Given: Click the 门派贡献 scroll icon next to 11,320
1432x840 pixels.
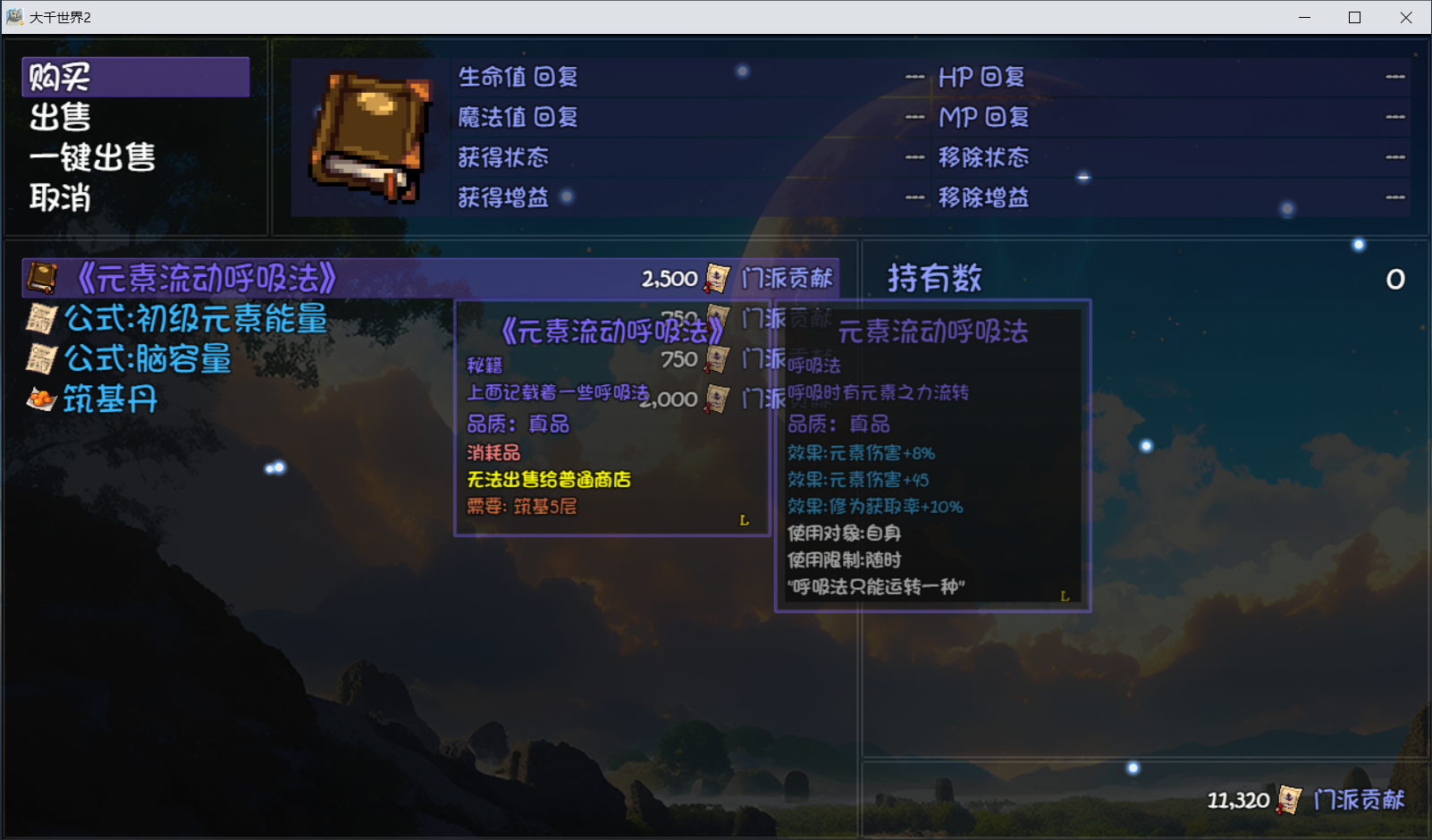Looking at the screenshot, I should 1289,799.
